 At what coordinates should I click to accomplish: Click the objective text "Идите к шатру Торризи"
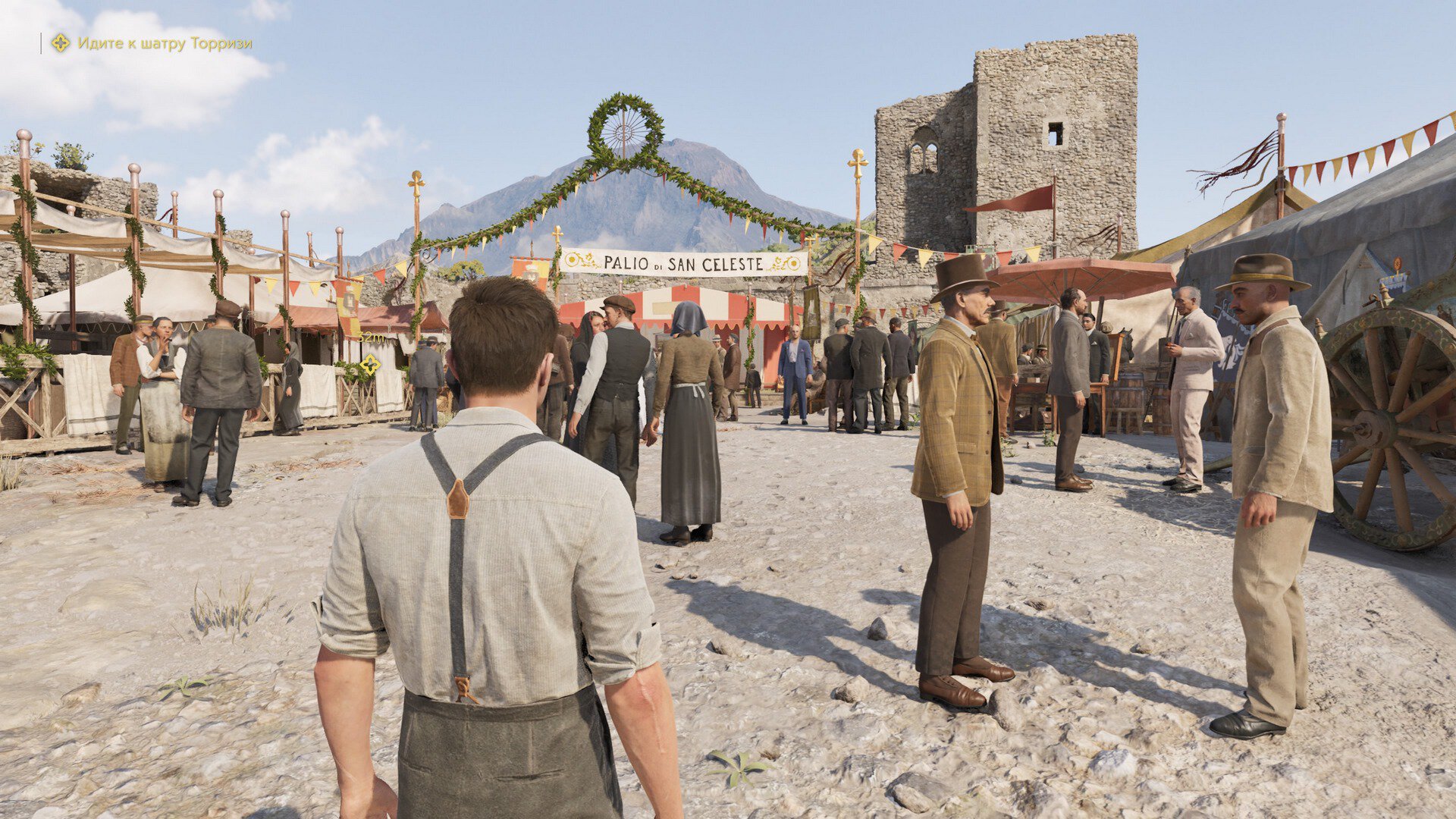(x=165, y=44)
